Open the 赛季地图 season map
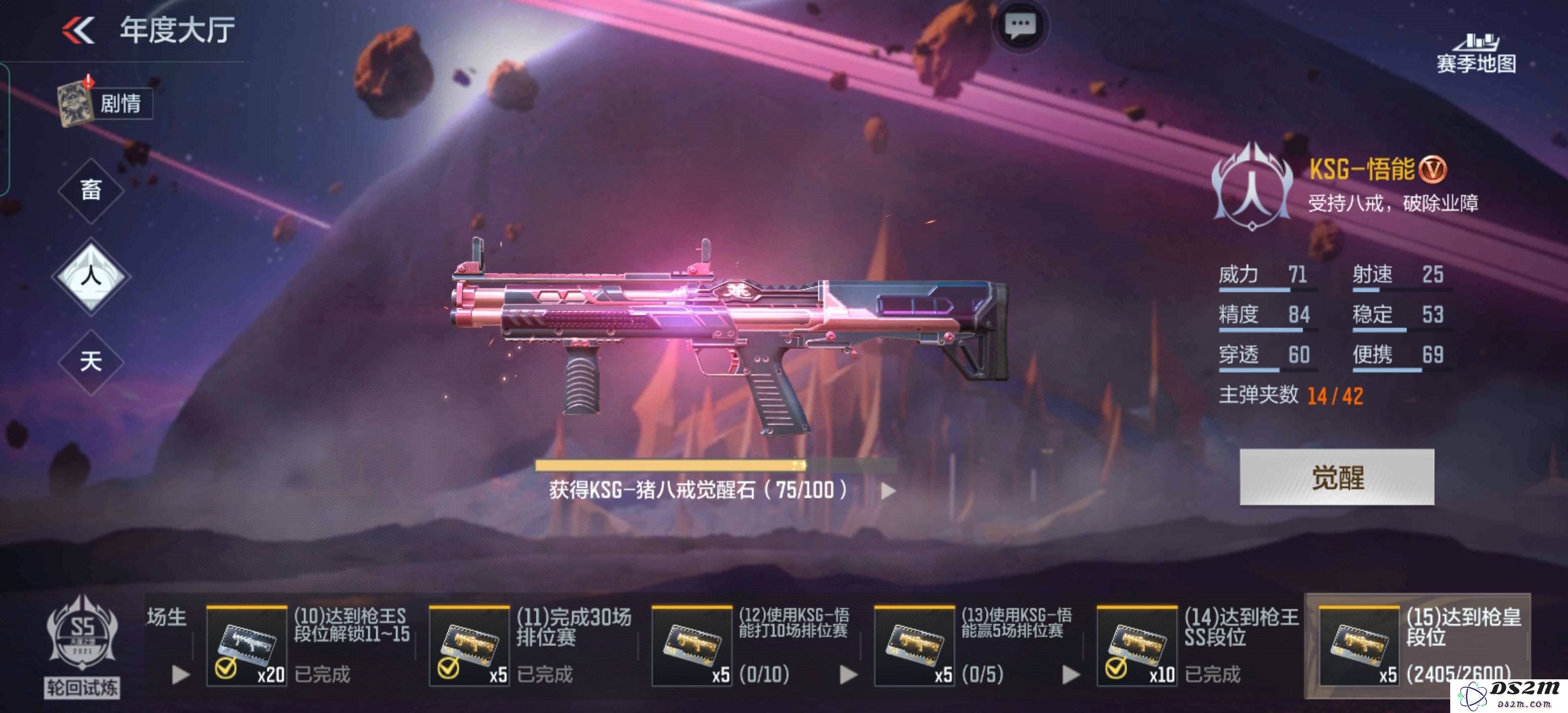Viewport: 1568px width, 713px height. coord(1475,53)
